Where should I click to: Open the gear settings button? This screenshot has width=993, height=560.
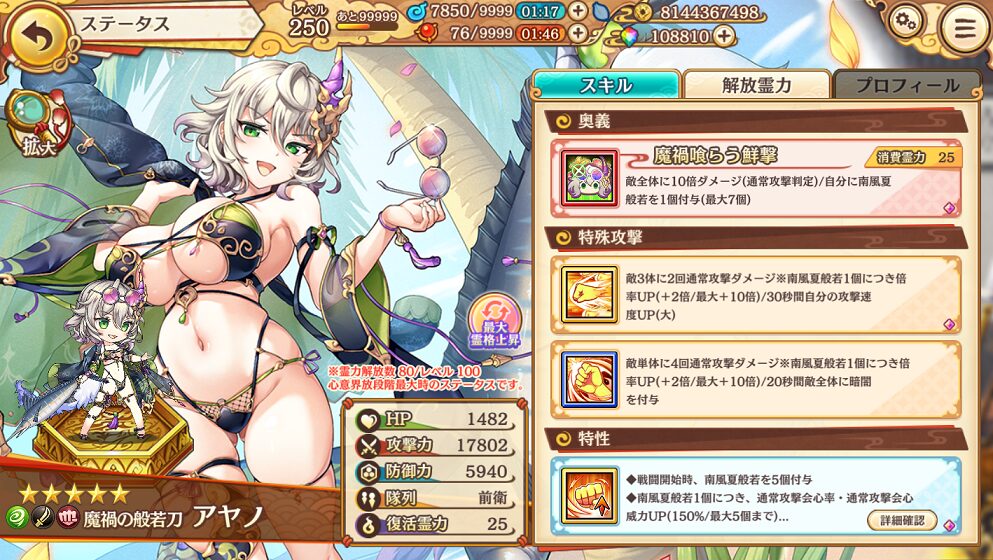point(906,23)
